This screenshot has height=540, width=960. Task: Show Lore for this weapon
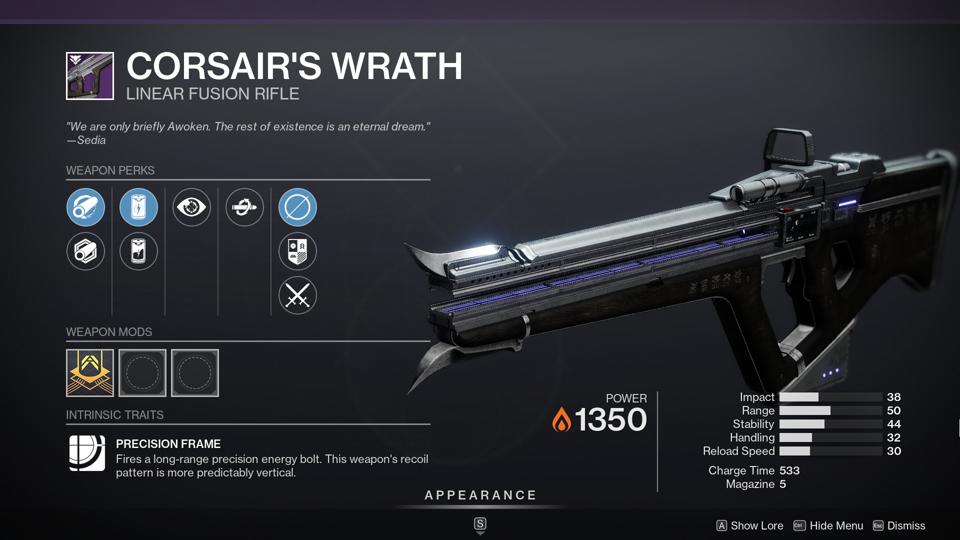tap(750, 526)
